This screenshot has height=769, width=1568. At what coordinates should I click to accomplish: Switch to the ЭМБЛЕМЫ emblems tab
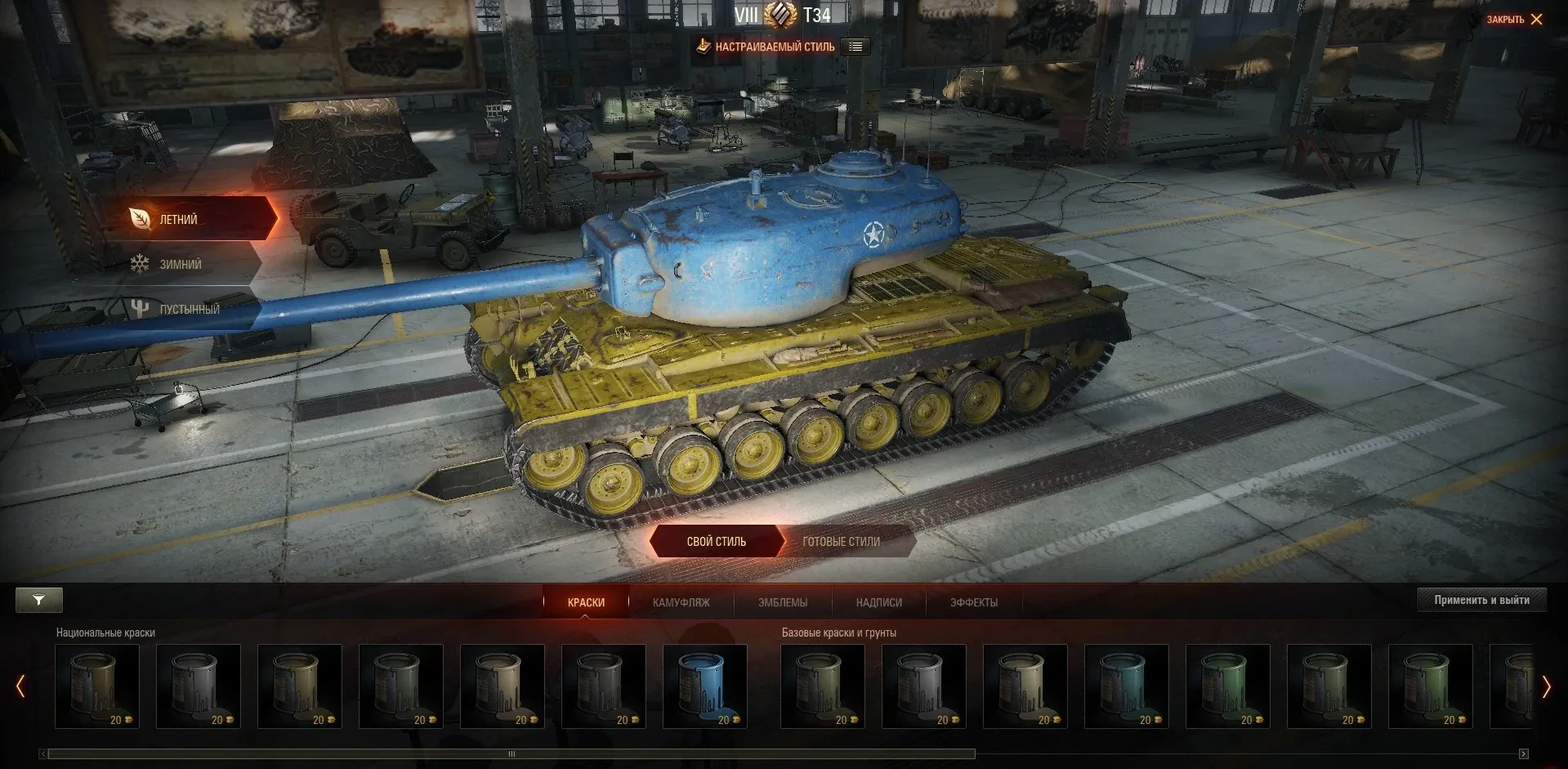(782, 602)
